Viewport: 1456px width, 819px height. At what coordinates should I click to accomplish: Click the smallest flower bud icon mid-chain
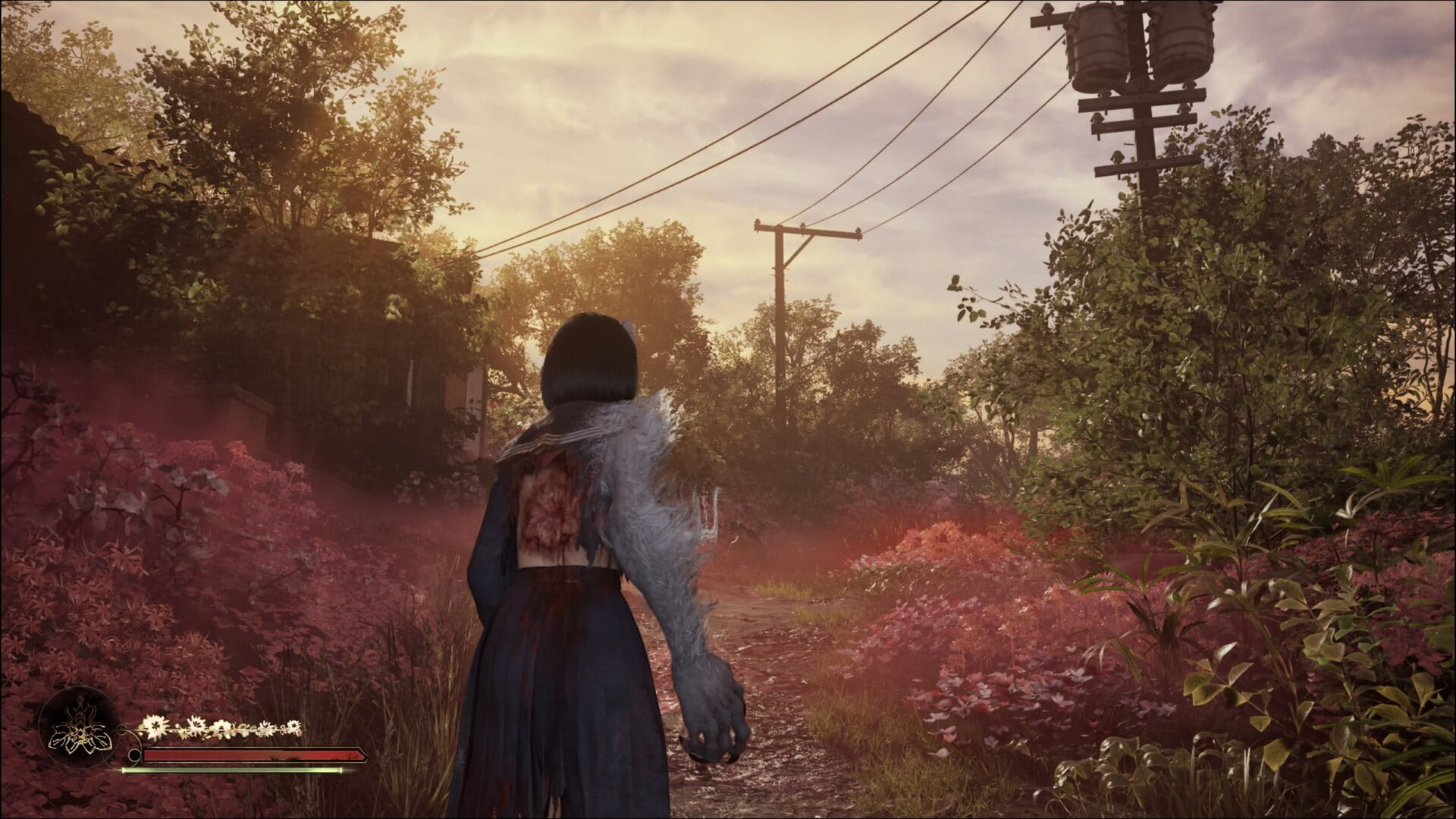[184, 736]
